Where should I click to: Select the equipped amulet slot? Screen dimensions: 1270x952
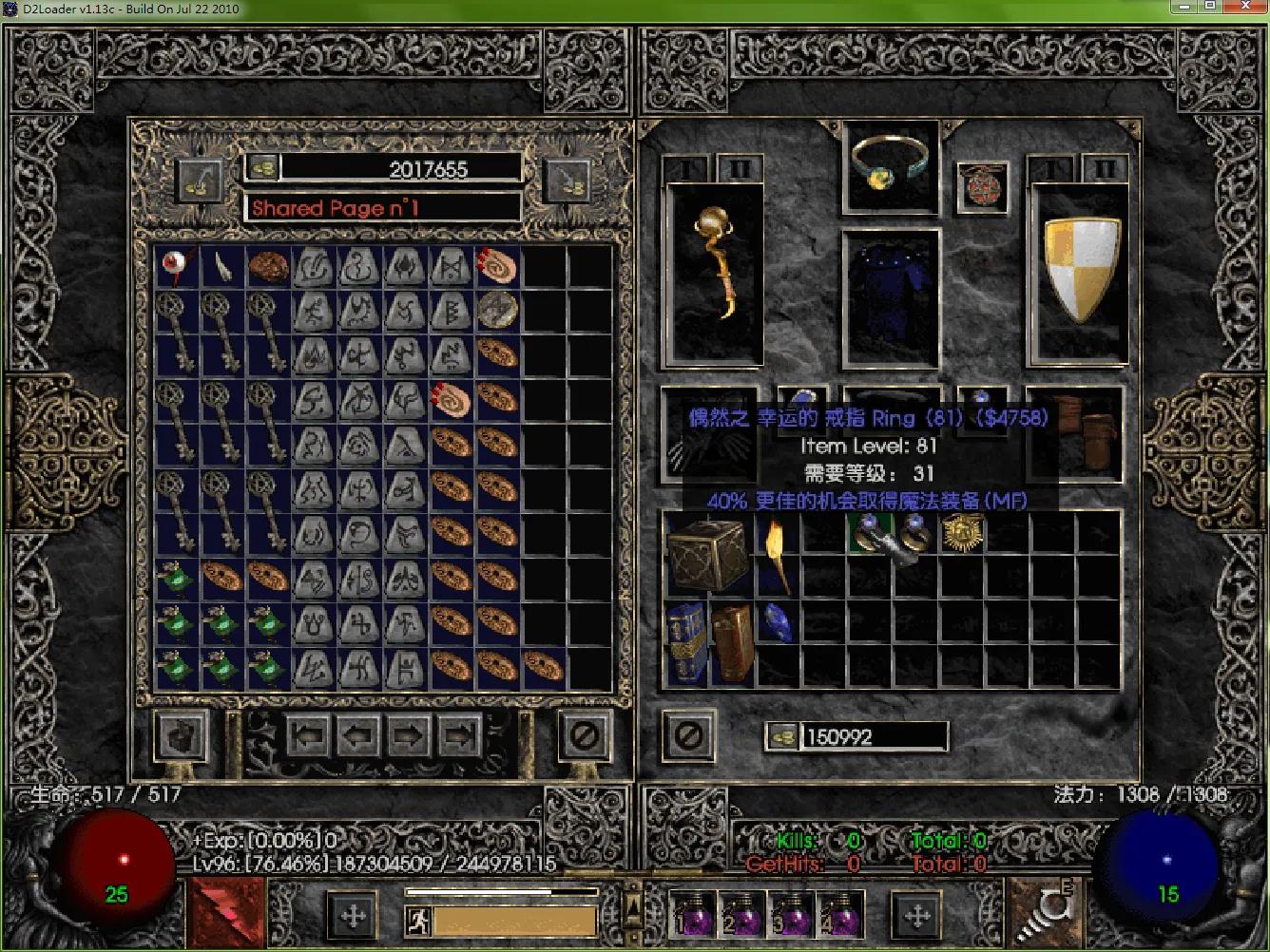pos(982,184)
